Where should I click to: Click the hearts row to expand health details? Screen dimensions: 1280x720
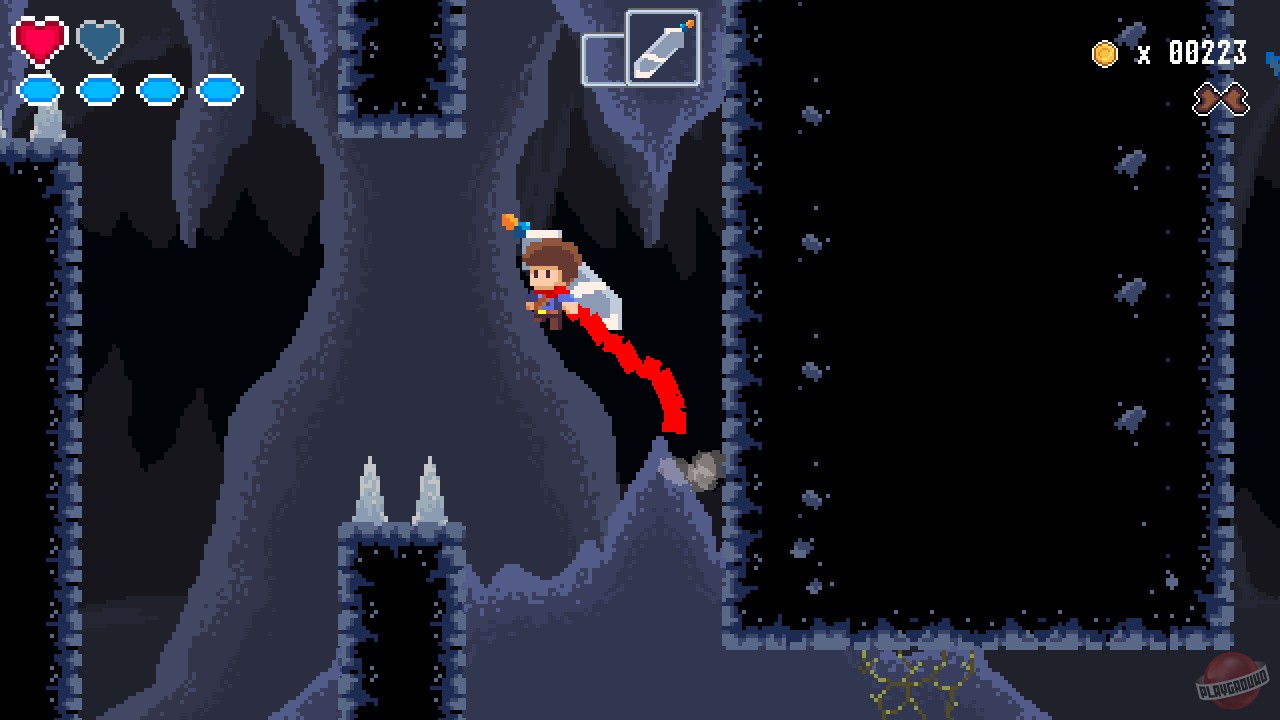[x=68, y=41]
